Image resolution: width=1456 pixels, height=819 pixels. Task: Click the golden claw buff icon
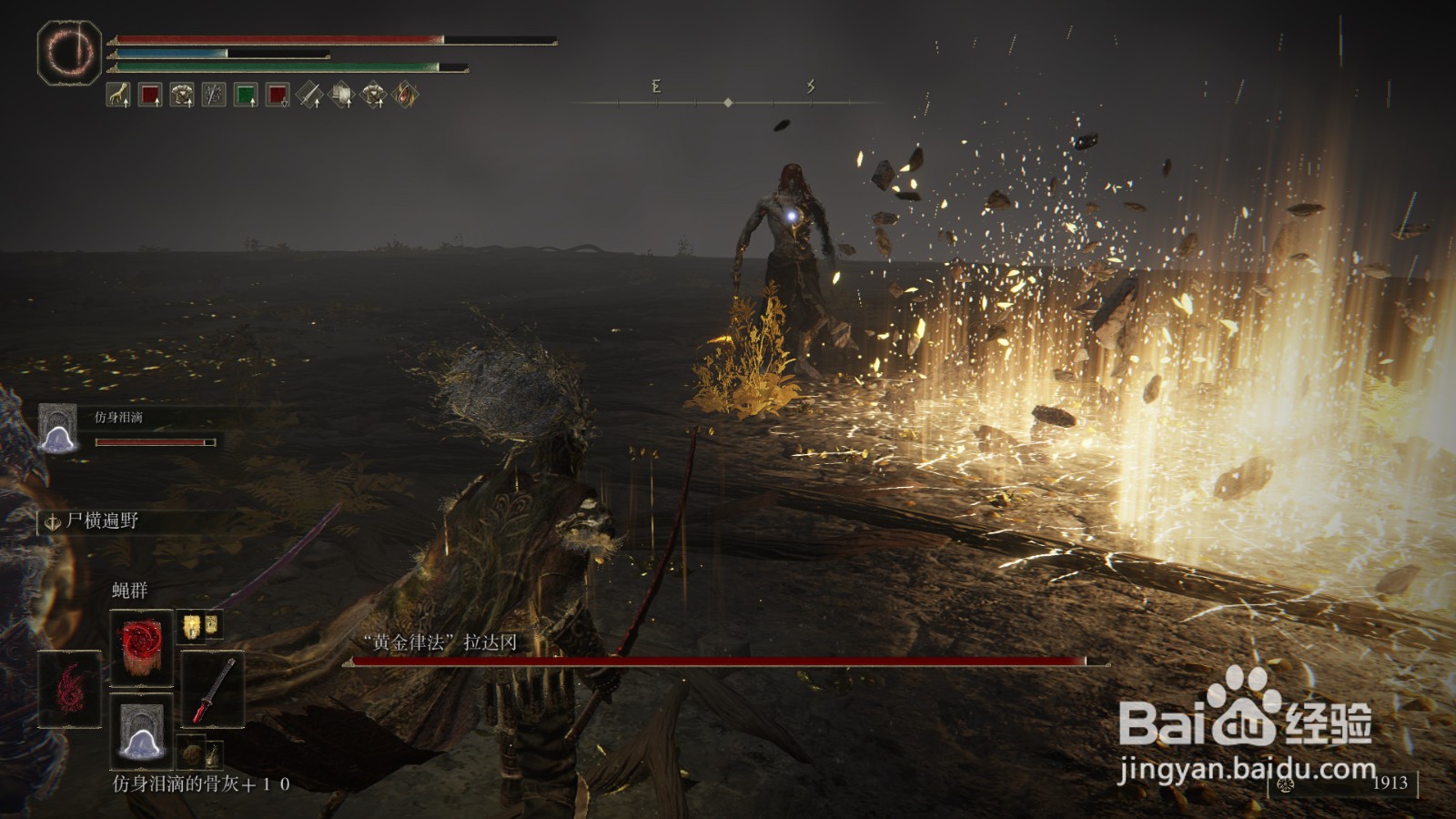coord(118,95)
